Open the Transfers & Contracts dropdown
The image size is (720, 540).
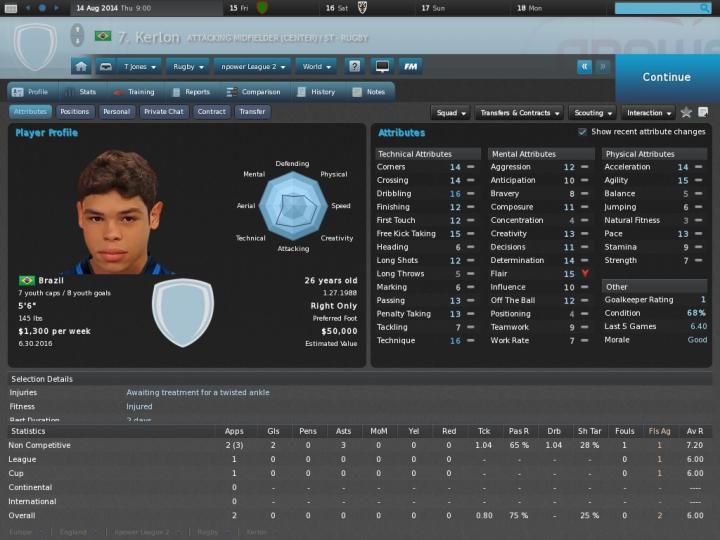(x=518, y=113)
